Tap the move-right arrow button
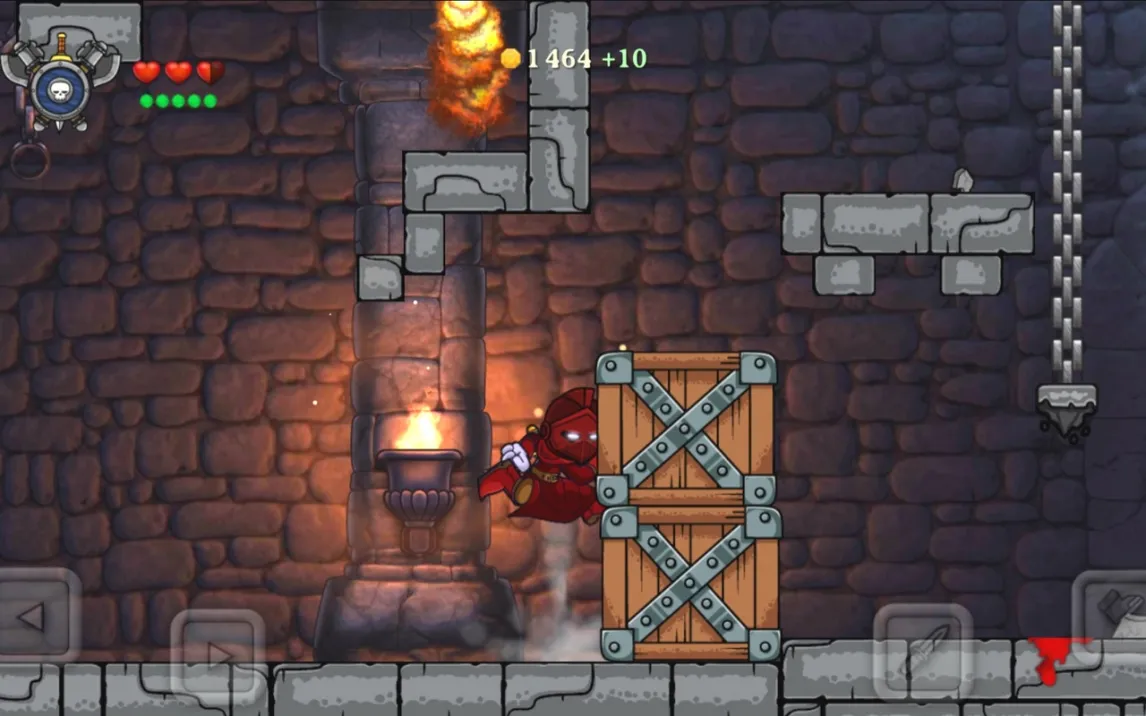This screenshot has height=716, width=1146. [x=217, y=655]
